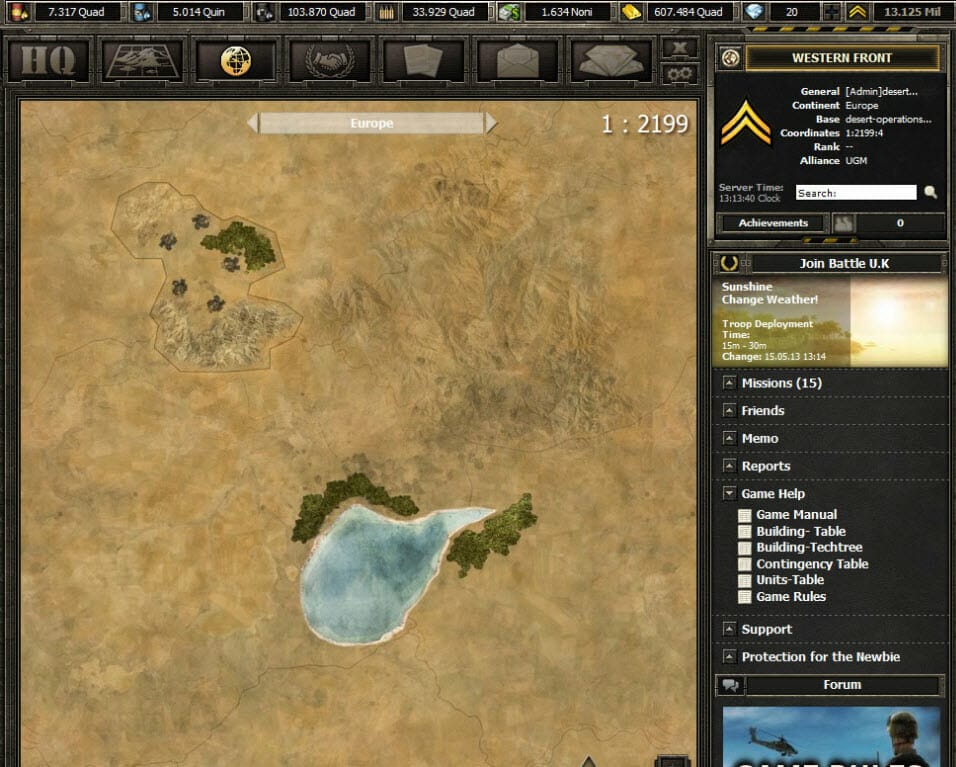Open the Forum
The height and width of the screenshot is (767, 956).
[x=842, y=685]
